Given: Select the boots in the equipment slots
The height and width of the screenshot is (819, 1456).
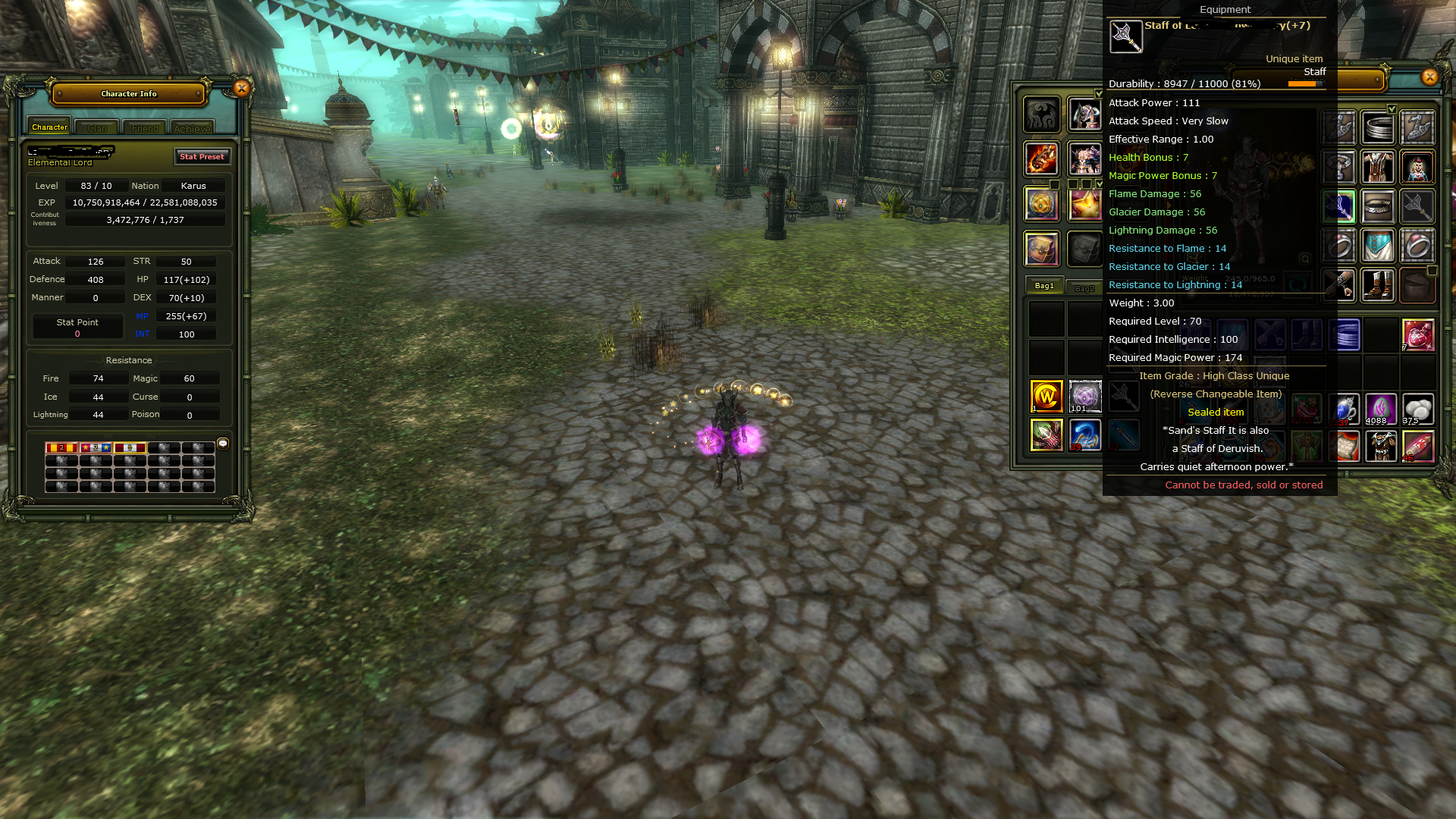Looking at the screenshot, I should point(1378,286).
